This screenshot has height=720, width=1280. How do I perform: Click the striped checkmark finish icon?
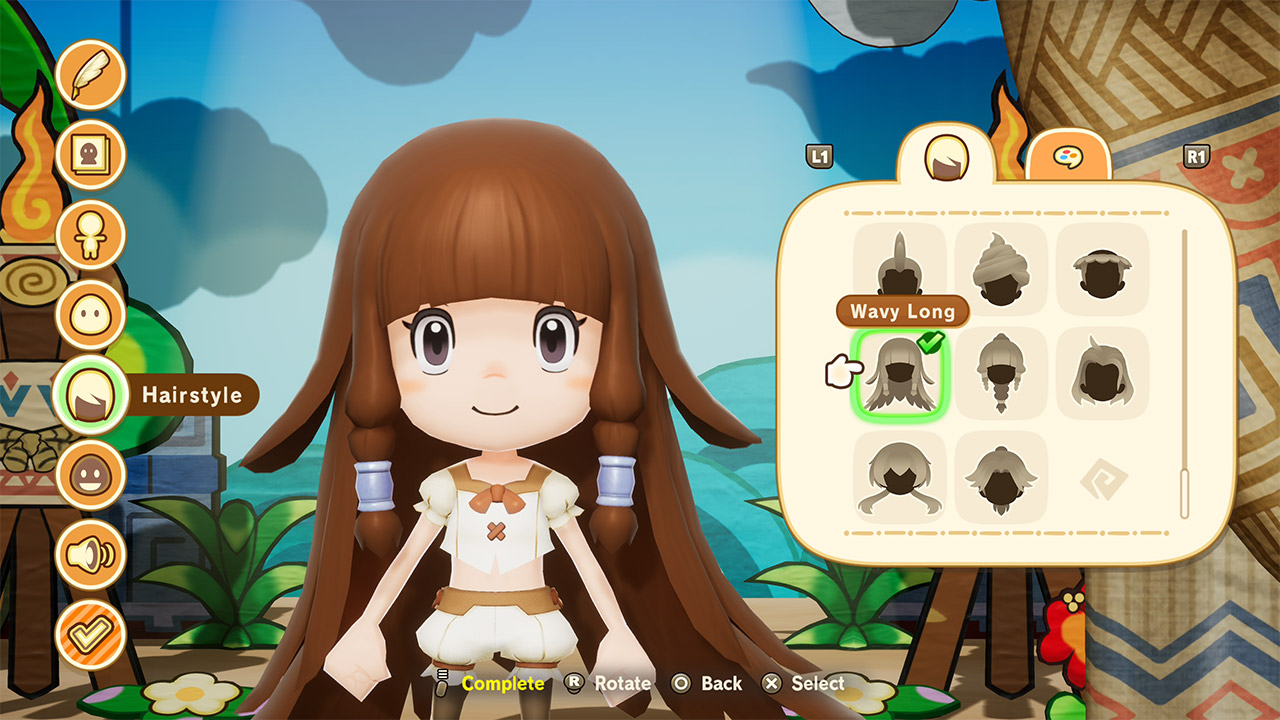pyautogui.click(x=90, y=635)
